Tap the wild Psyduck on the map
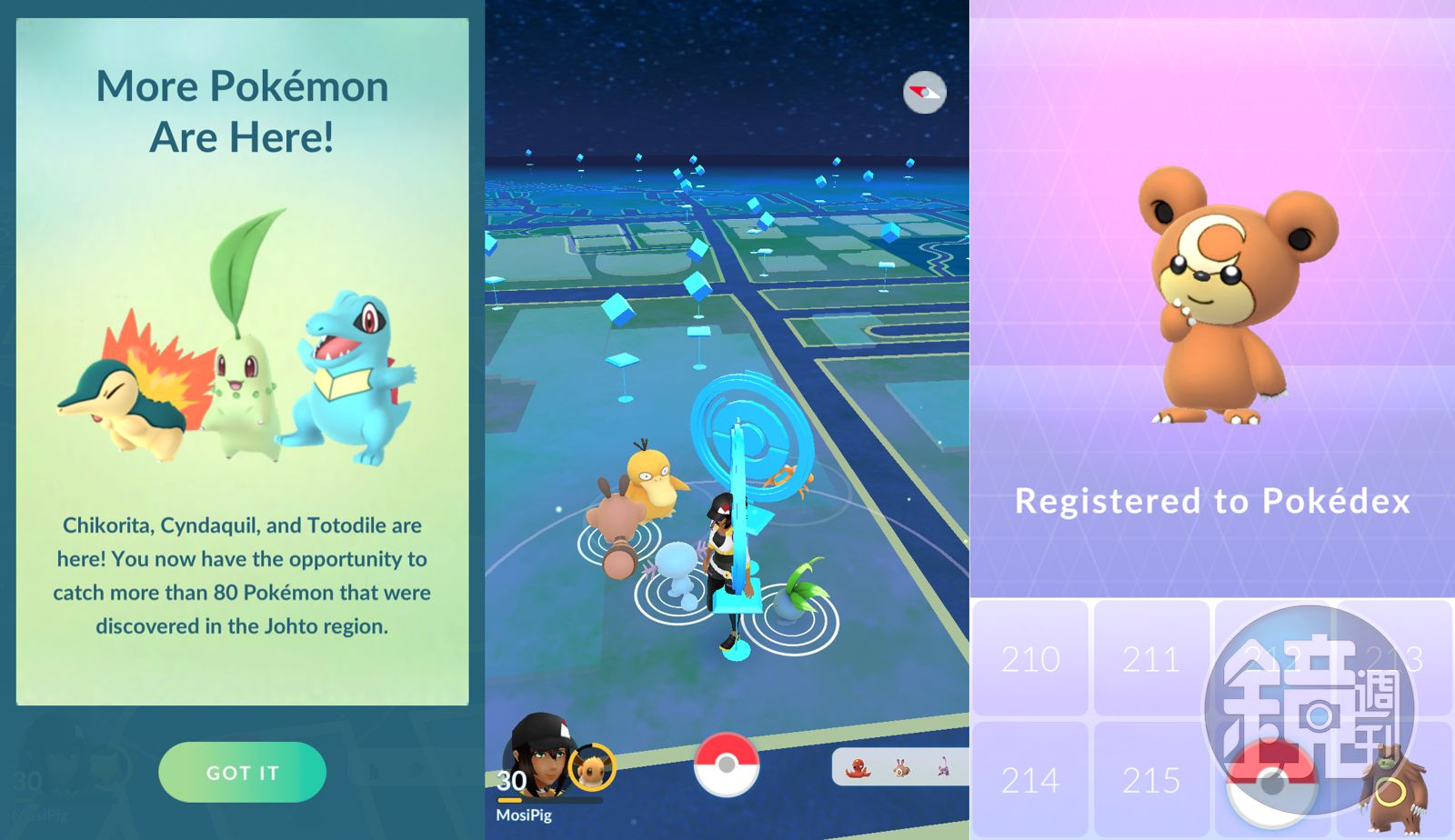The height and width of the screenshot is (840, 1455). coord(651,480)
